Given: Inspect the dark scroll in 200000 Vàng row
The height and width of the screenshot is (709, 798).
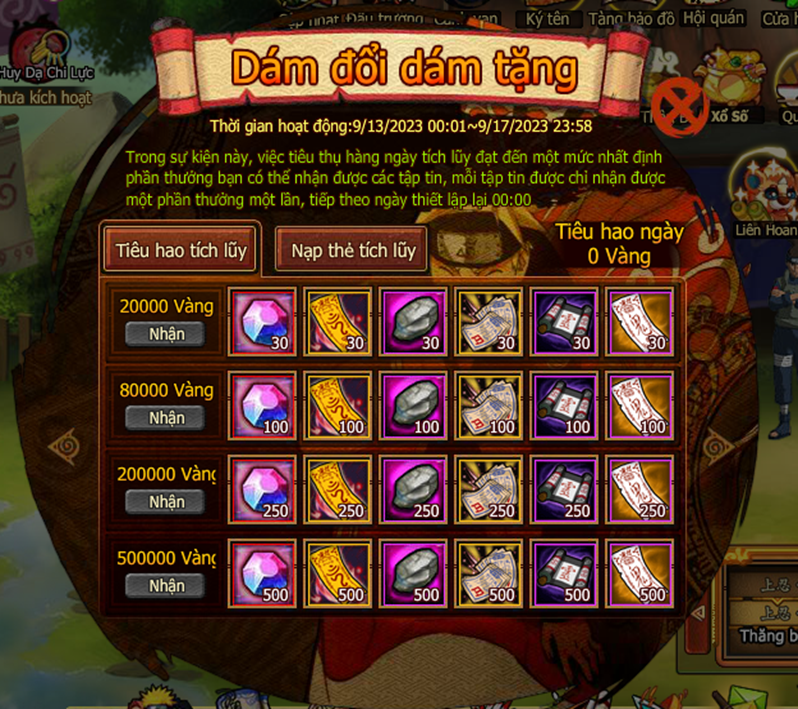Looking at the screenshot, I should click(x=565, y=490).
